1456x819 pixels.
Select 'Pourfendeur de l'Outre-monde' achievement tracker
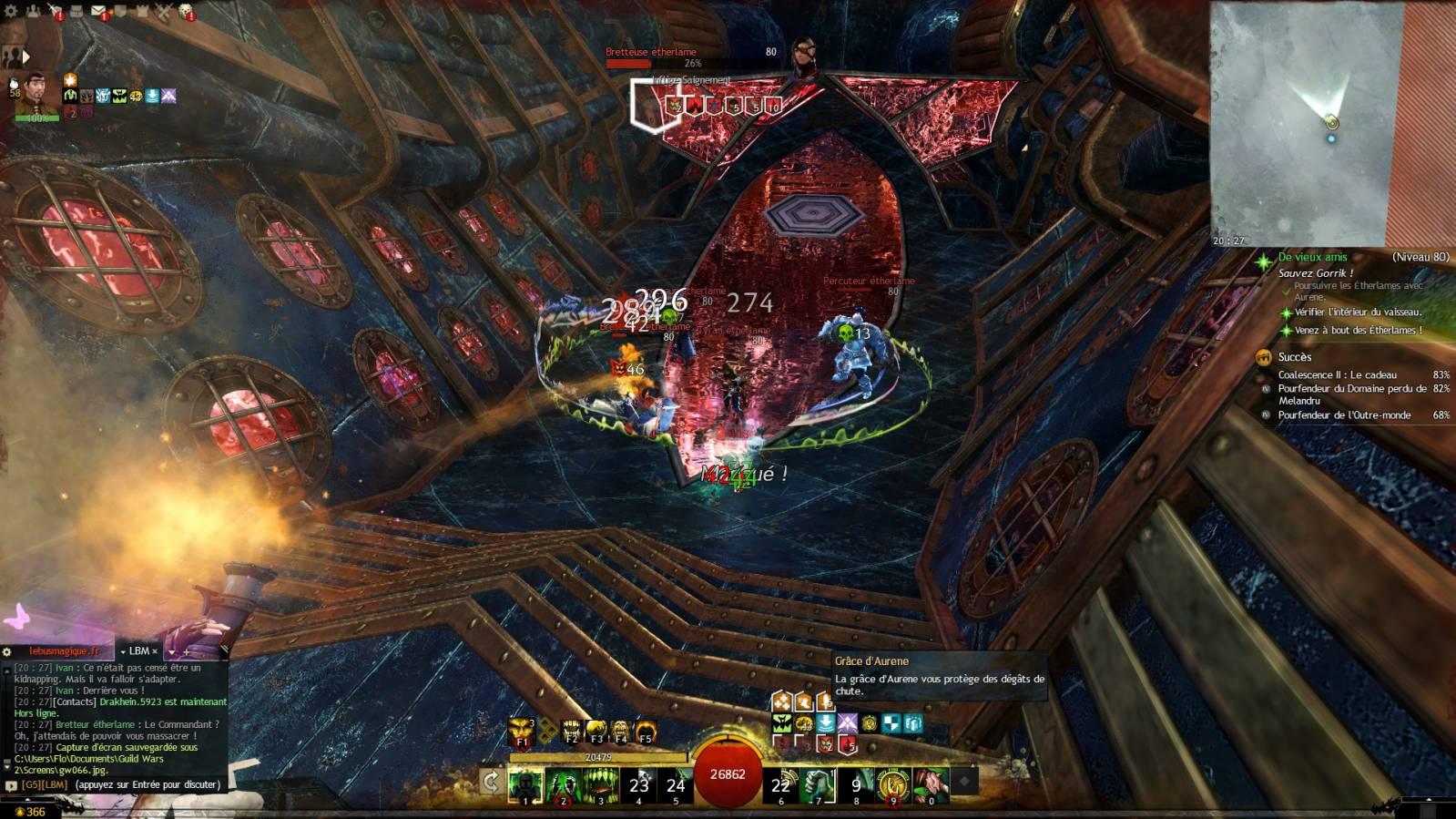coord(1343,415)
